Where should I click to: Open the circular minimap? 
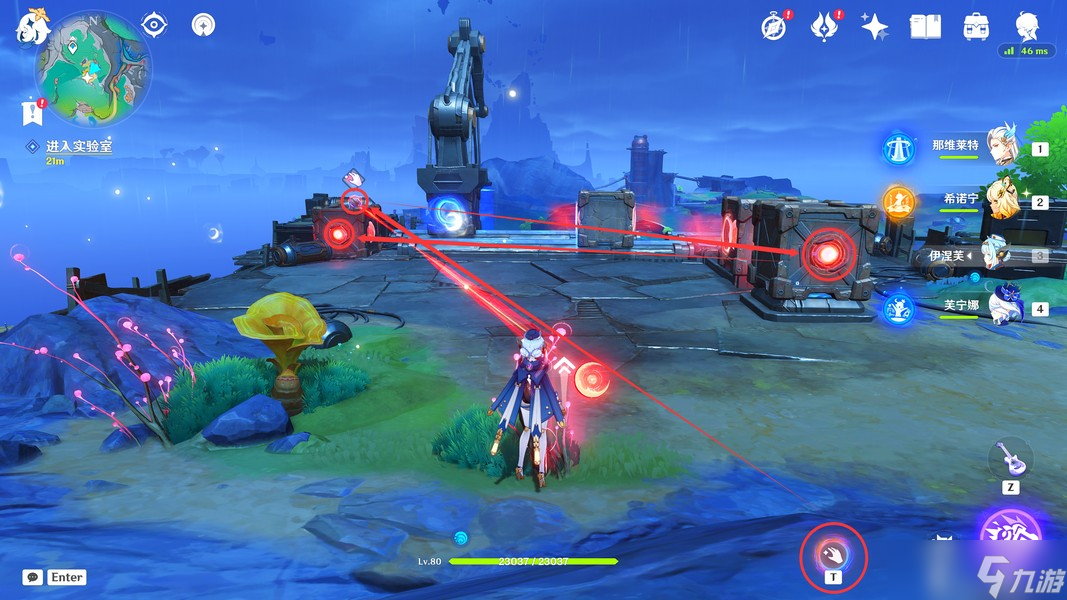coord(93,68)
